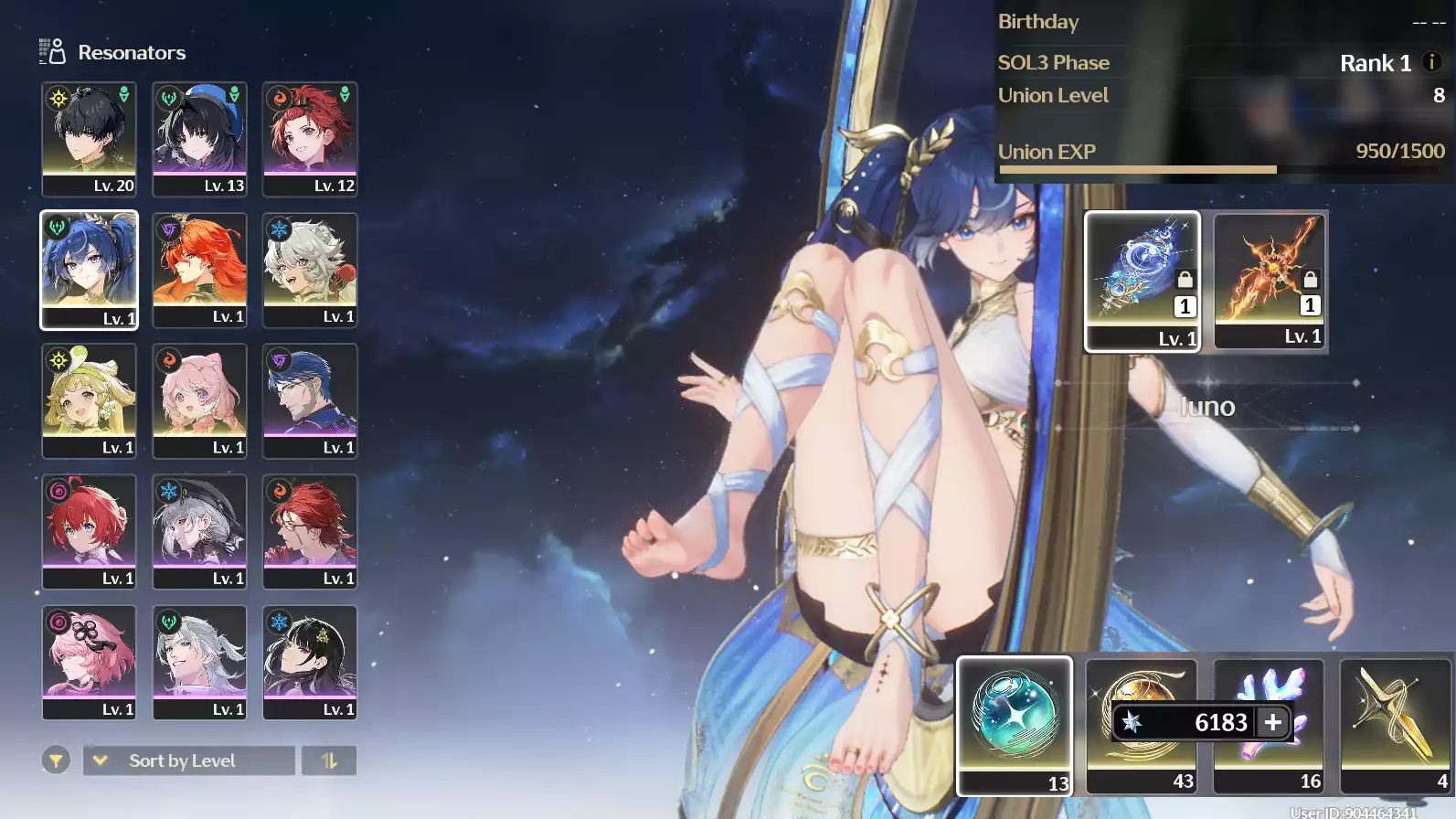Image resolution: width=1456 pixels, height=819 pixels.
Task: Open the info icon next to Rank 1
Action: 1431,62
